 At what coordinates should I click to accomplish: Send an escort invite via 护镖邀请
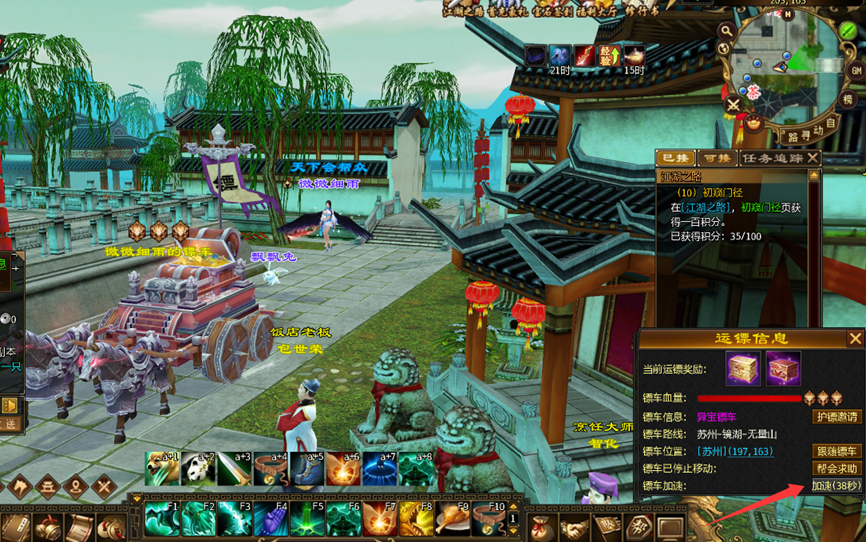coord(836,417)
